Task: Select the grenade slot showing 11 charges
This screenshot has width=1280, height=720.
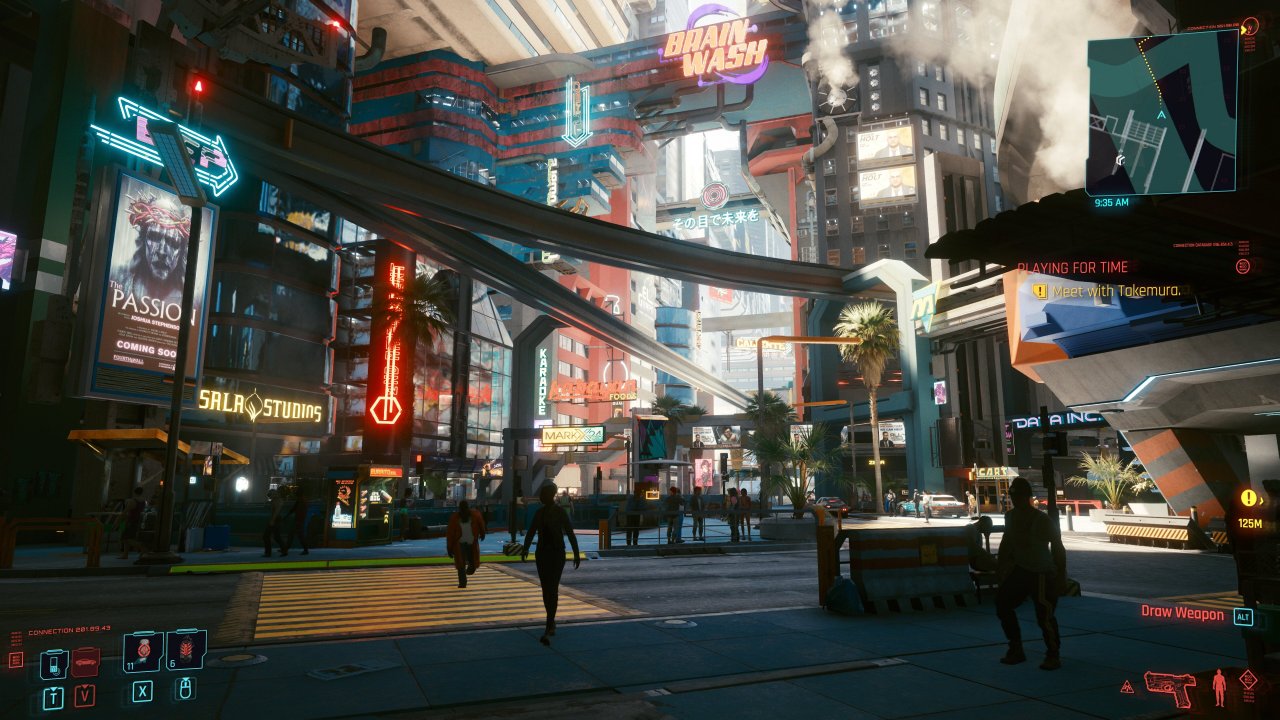Action: [142, 652]
